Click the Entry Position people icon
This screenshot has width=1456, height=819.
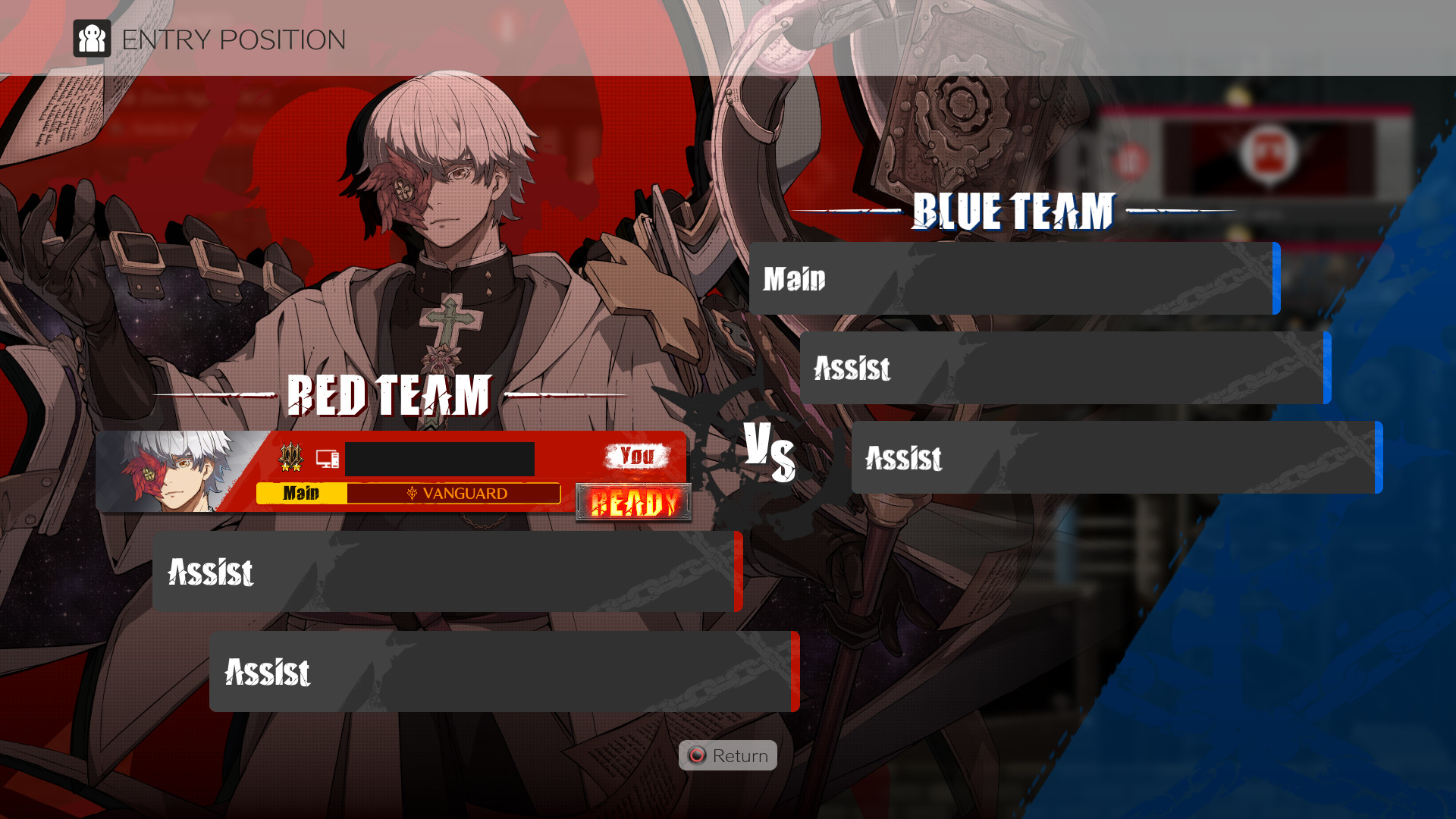pyautogui.click(x=93, y=39)
